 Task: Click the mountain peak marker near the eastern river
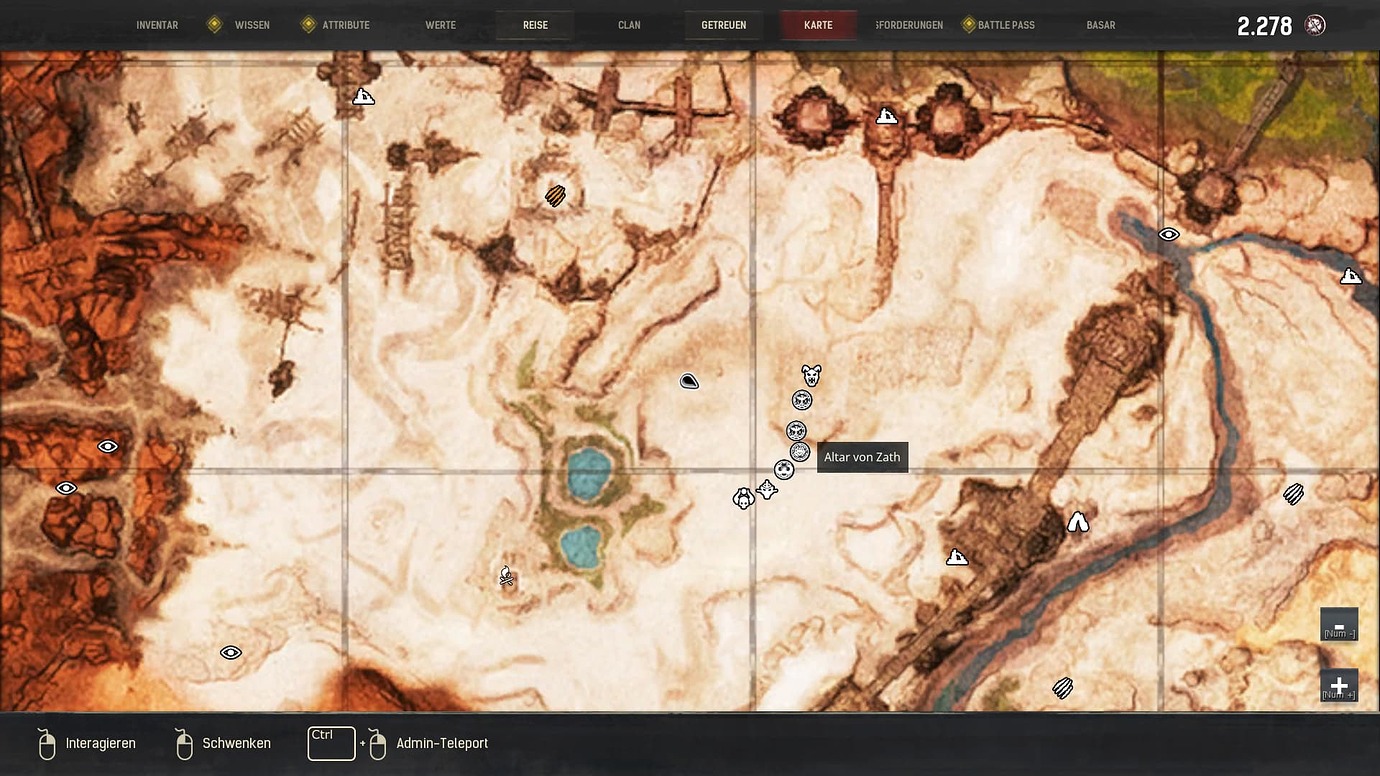[1078, 521]
